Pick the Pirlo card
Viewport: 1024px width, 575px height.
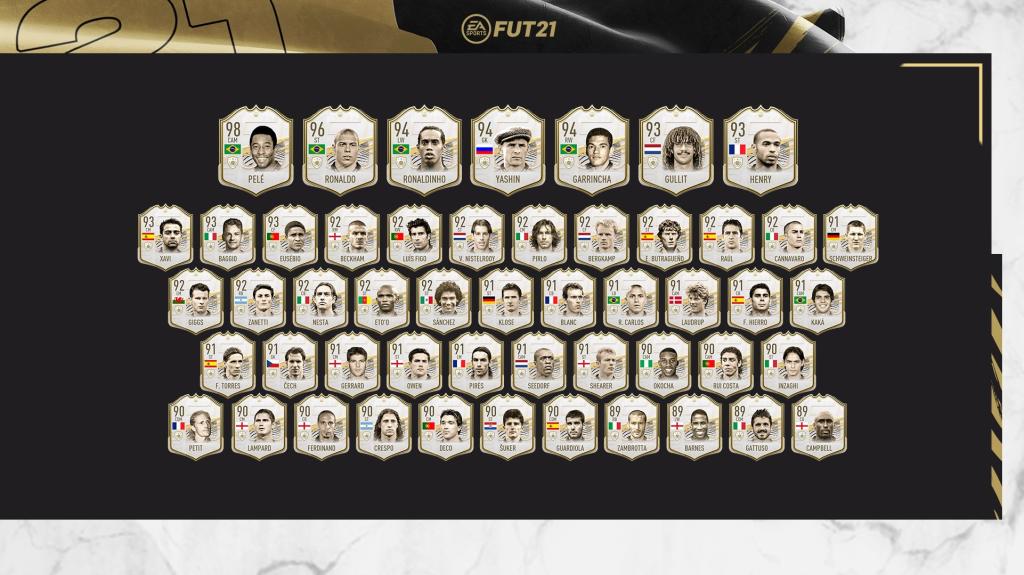pos(539,236)
